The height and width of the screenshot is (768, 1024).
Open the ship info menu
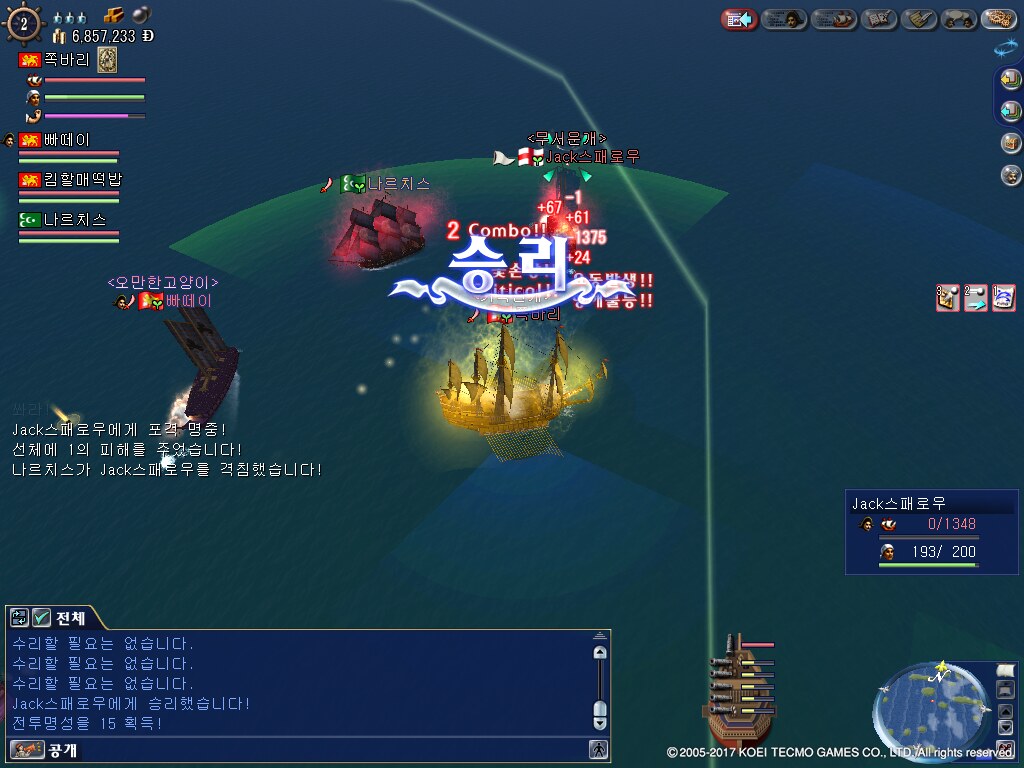(x=833, y=19)
